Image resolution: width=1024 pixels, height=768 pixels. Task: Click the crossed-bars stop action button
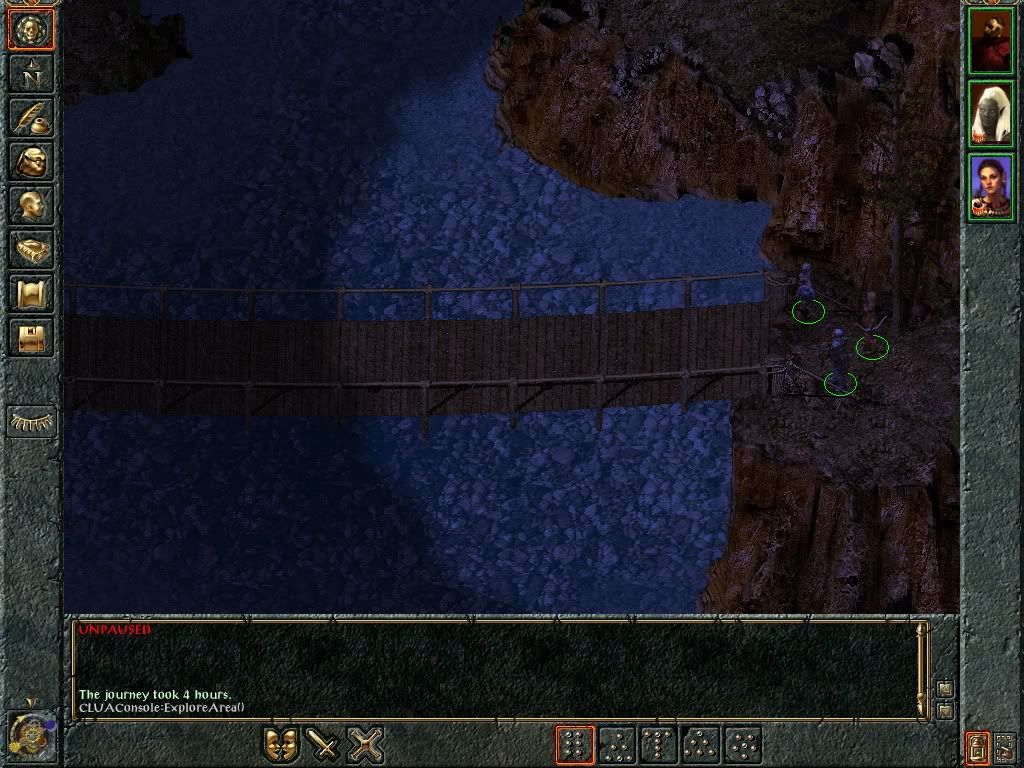click(366, 744)
